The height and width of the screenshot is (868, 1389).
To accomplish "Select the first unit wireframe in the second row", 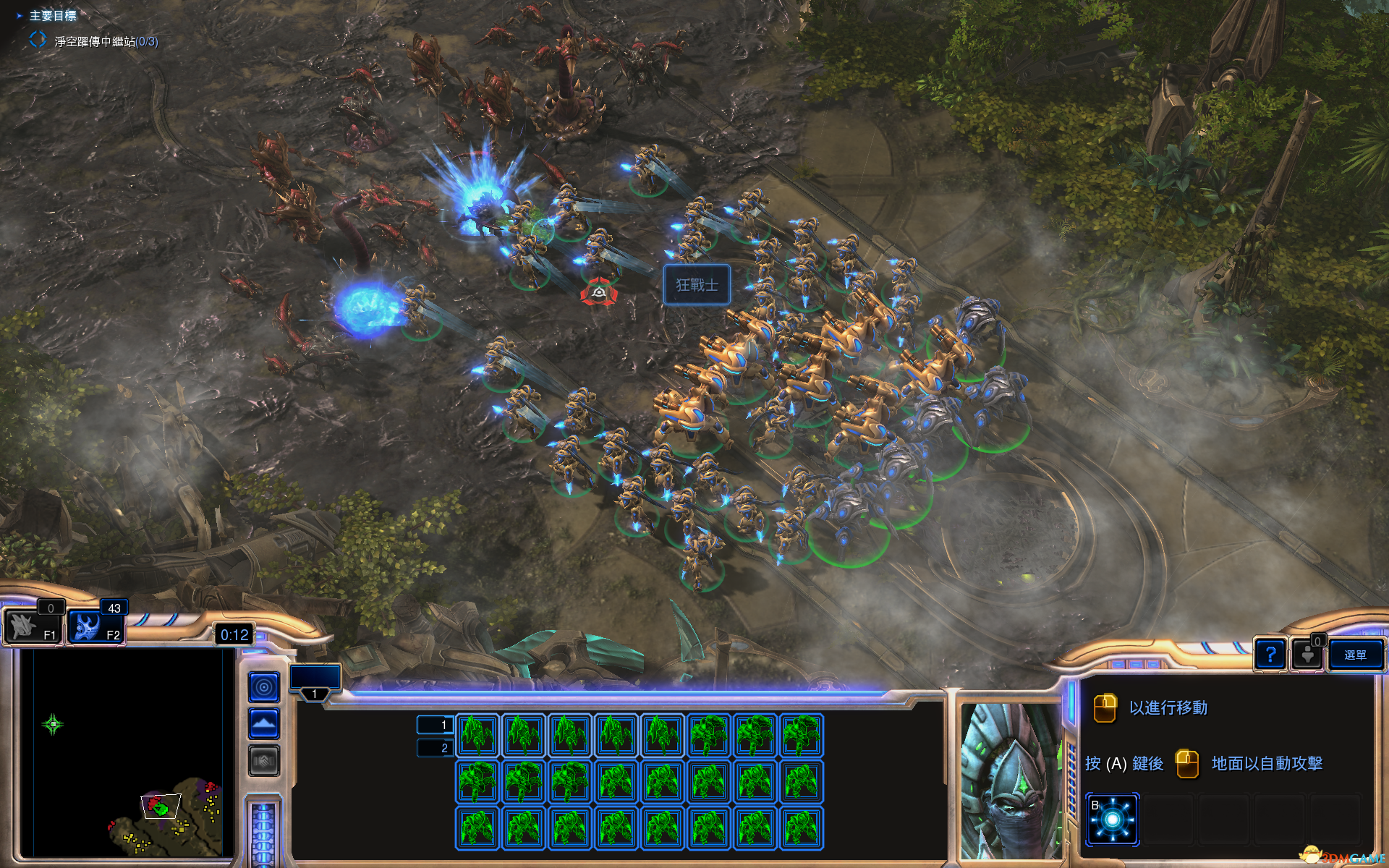I will (x=477, y=781).
